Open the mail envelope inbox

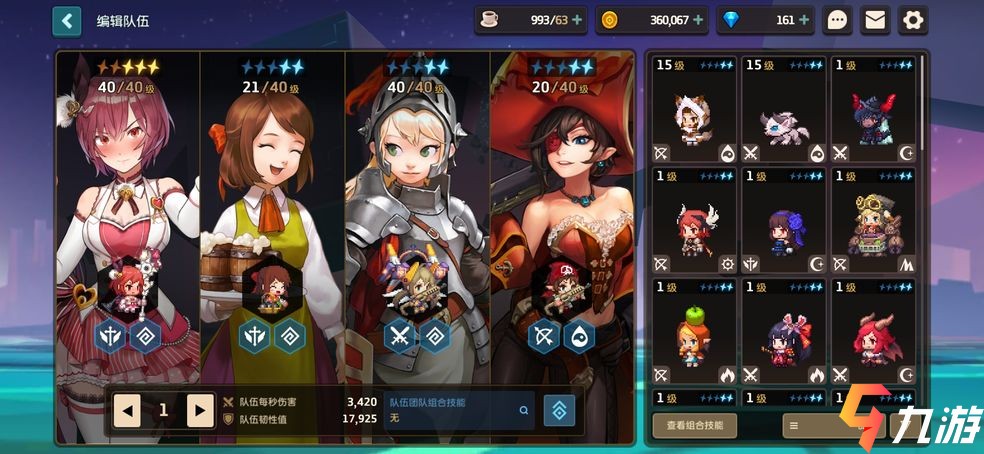pyautogui.click(x=876, y=20)
